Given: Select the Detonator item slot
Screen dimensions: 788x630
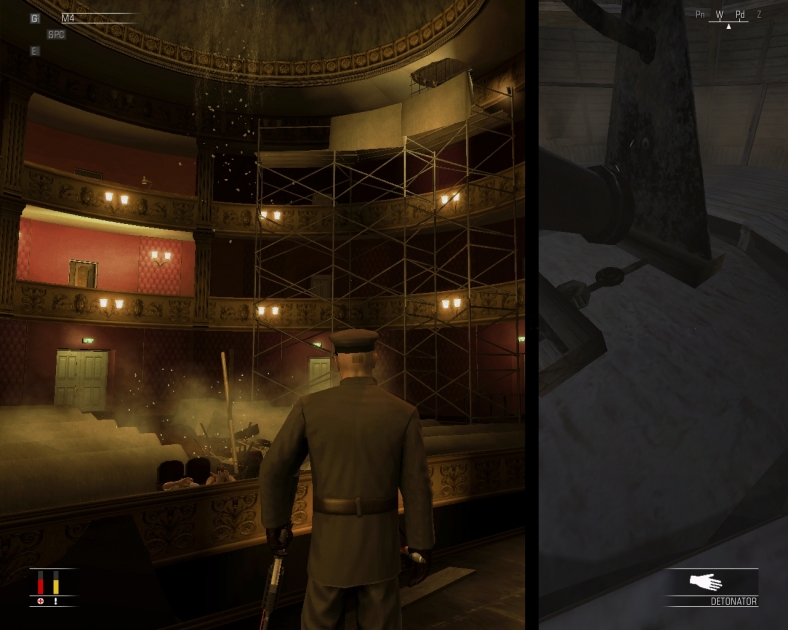Looking at the screenshot, I should 712,587.
